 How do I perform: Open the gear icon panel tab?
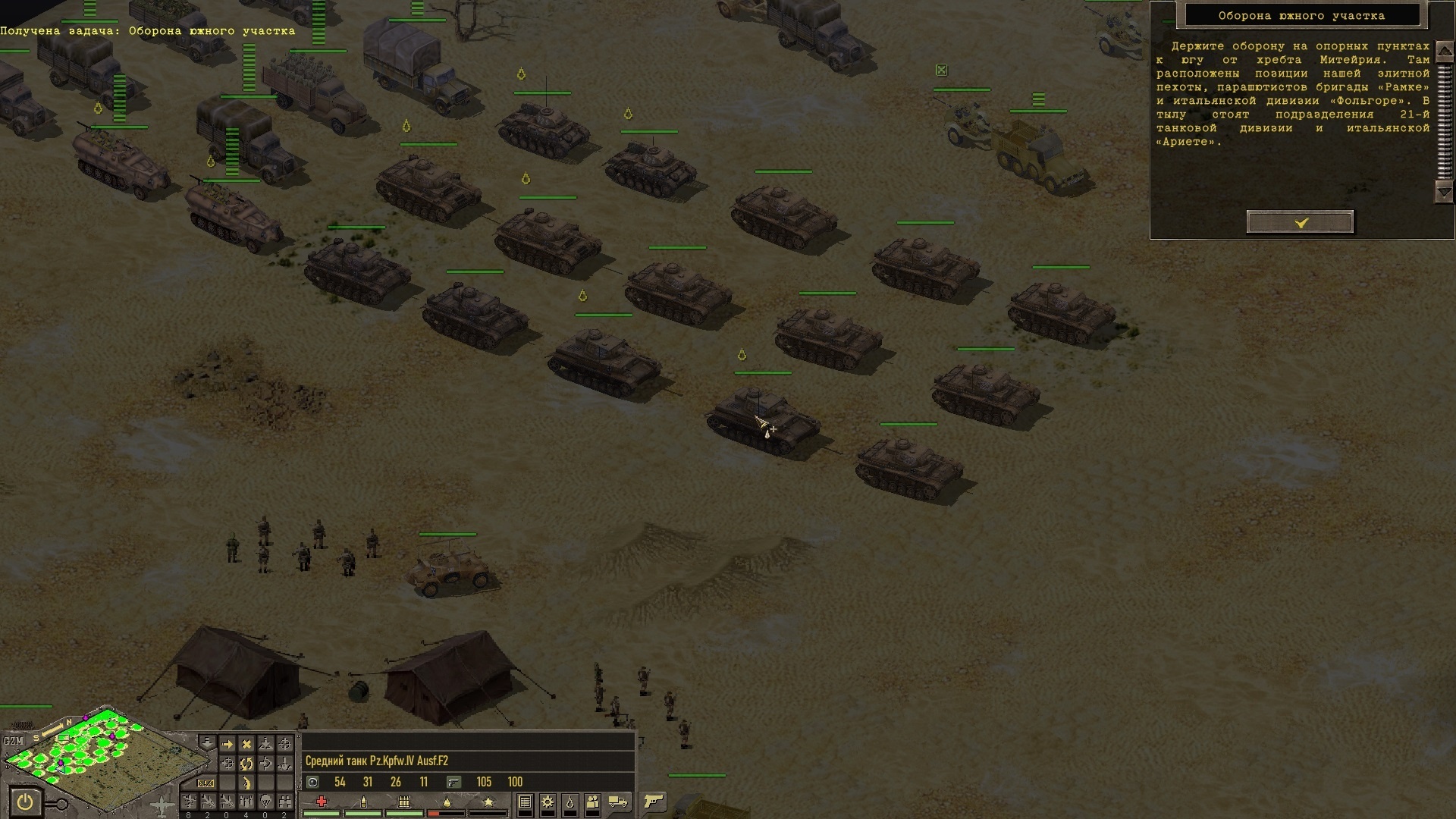[x=547, y=802]
